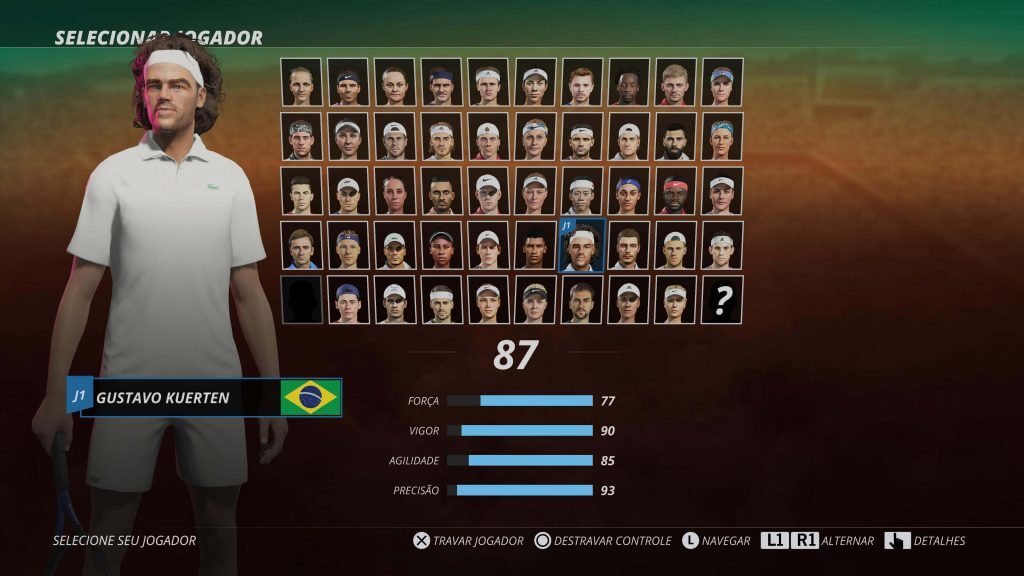Select the player in the black cap with yellow trim
Screen dimensions: 1024x576
535,300
